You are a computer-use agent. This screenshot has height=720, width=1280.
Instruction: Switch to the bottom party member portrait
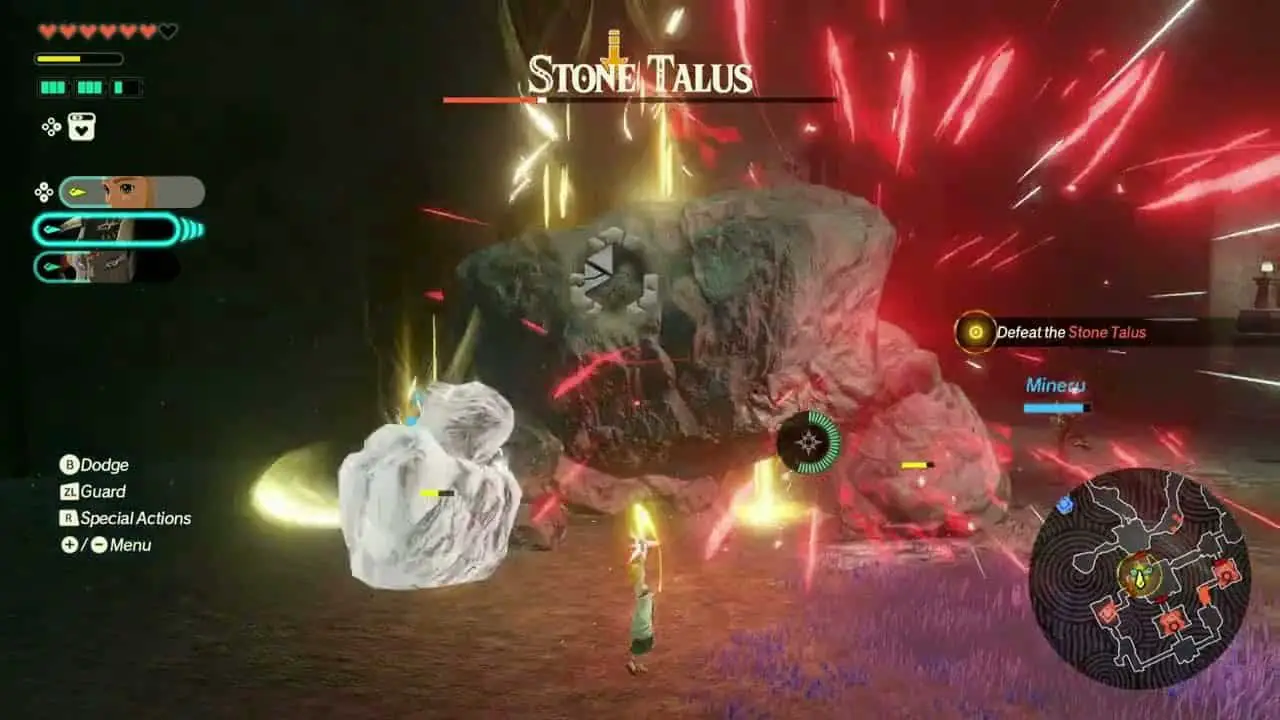coord(108,267)
